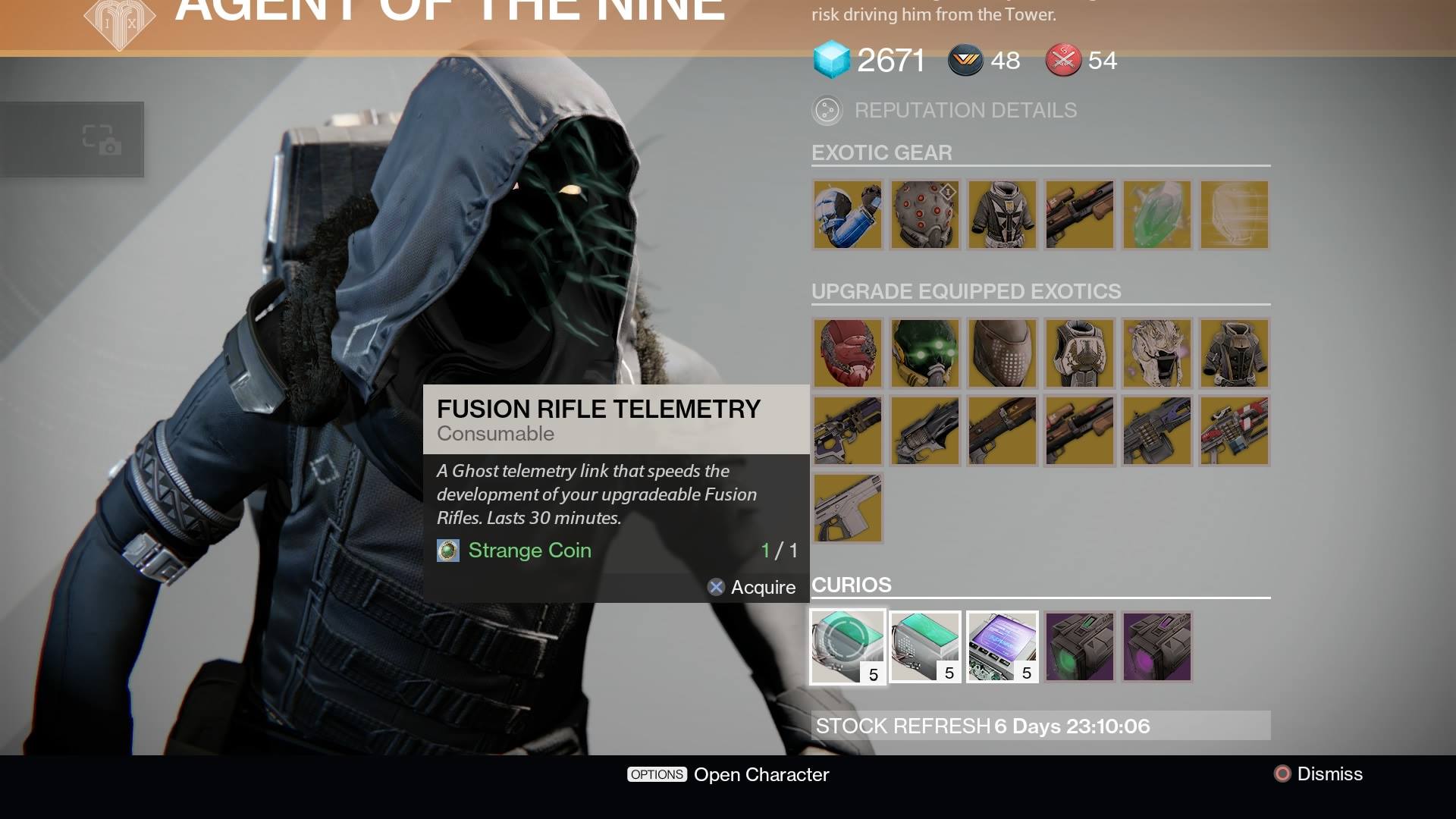Select the exotic scout rifle in Exotic Gear

pos(1079,215)
